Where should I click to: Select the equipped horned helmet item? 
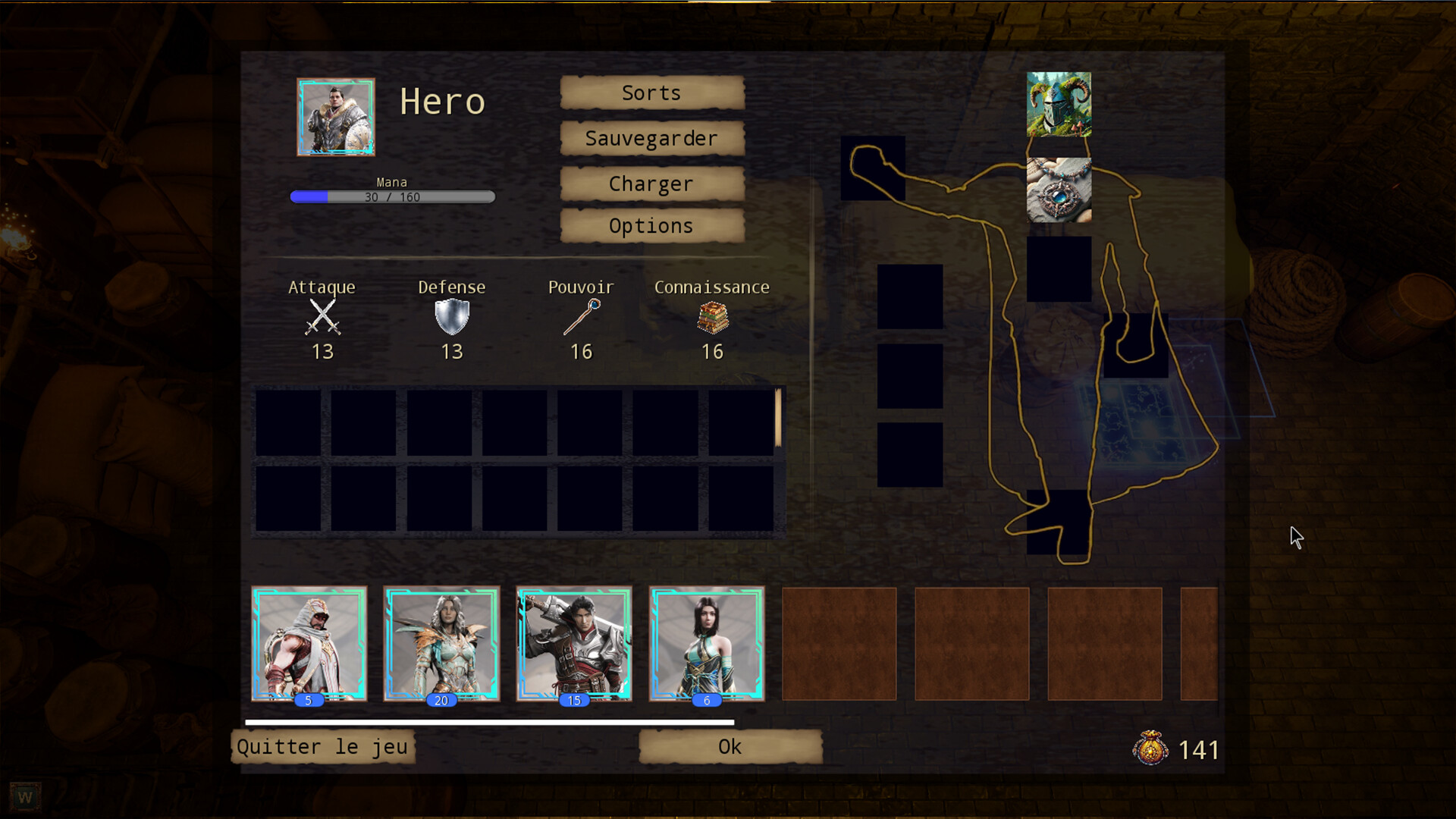(1059, 106)
